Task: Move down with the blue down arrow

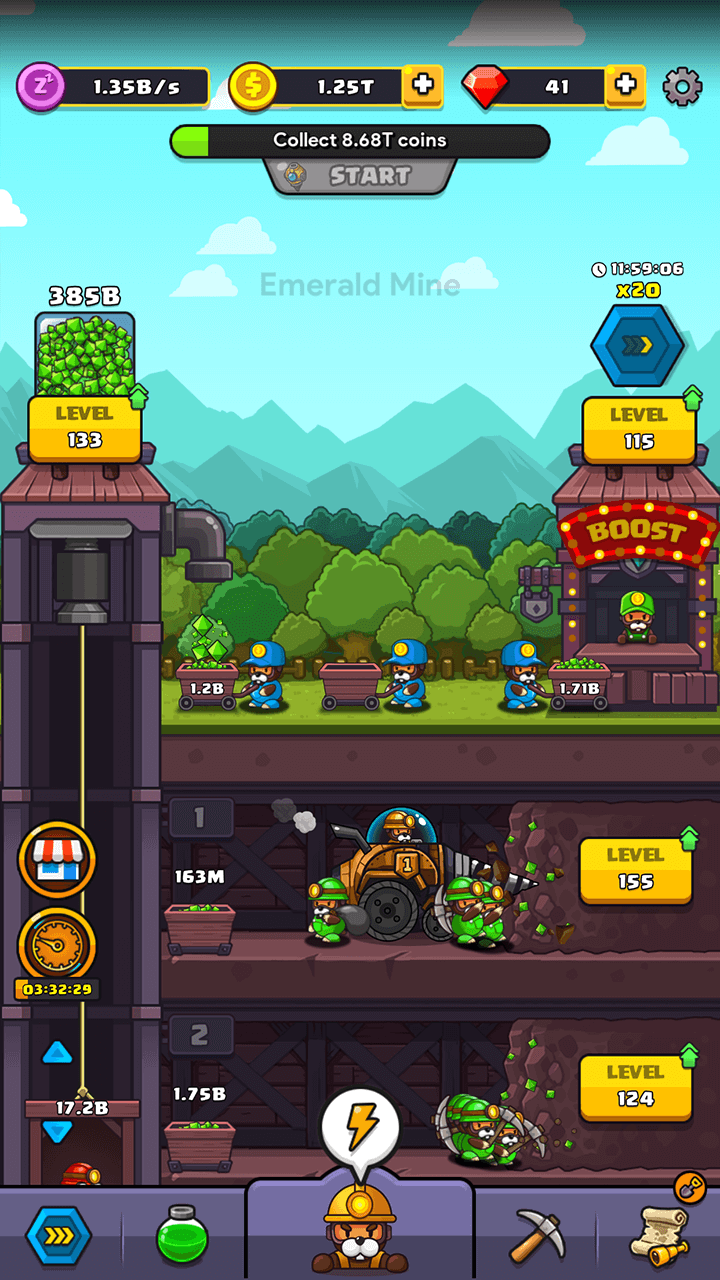Action: point(57,1131)
